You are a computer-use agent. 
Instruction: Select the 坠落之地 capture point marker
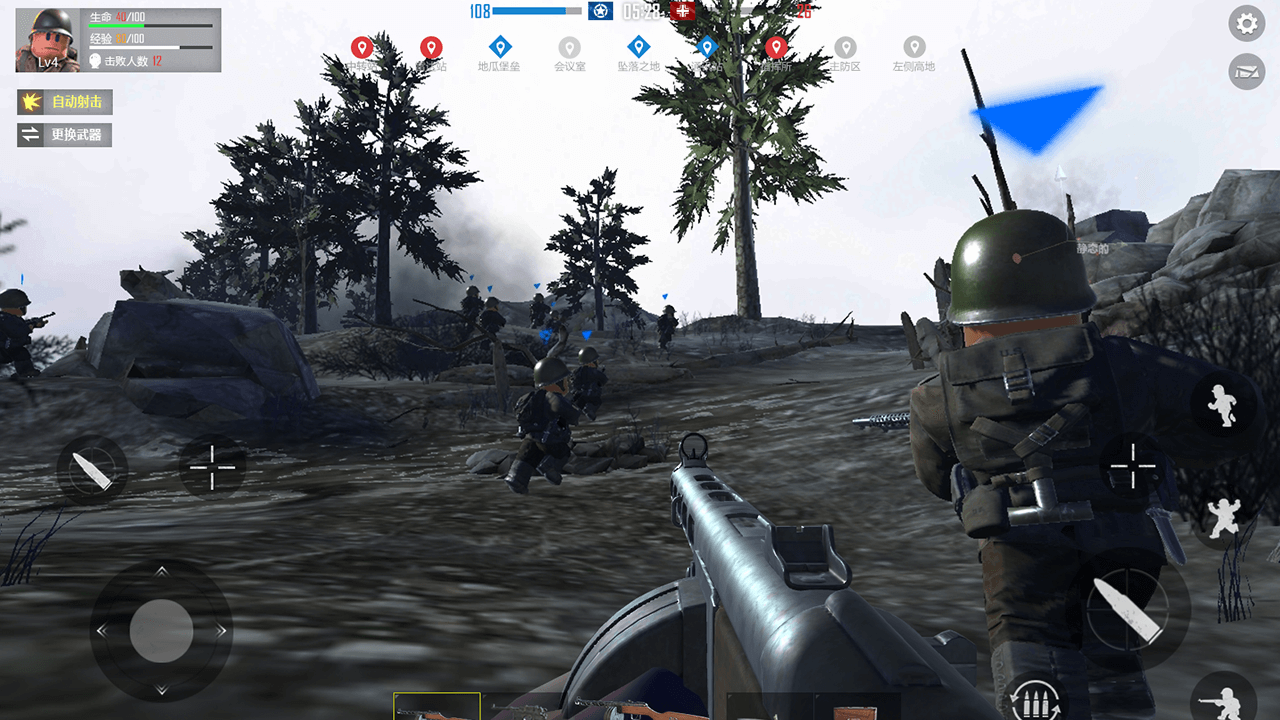[638, 48]
